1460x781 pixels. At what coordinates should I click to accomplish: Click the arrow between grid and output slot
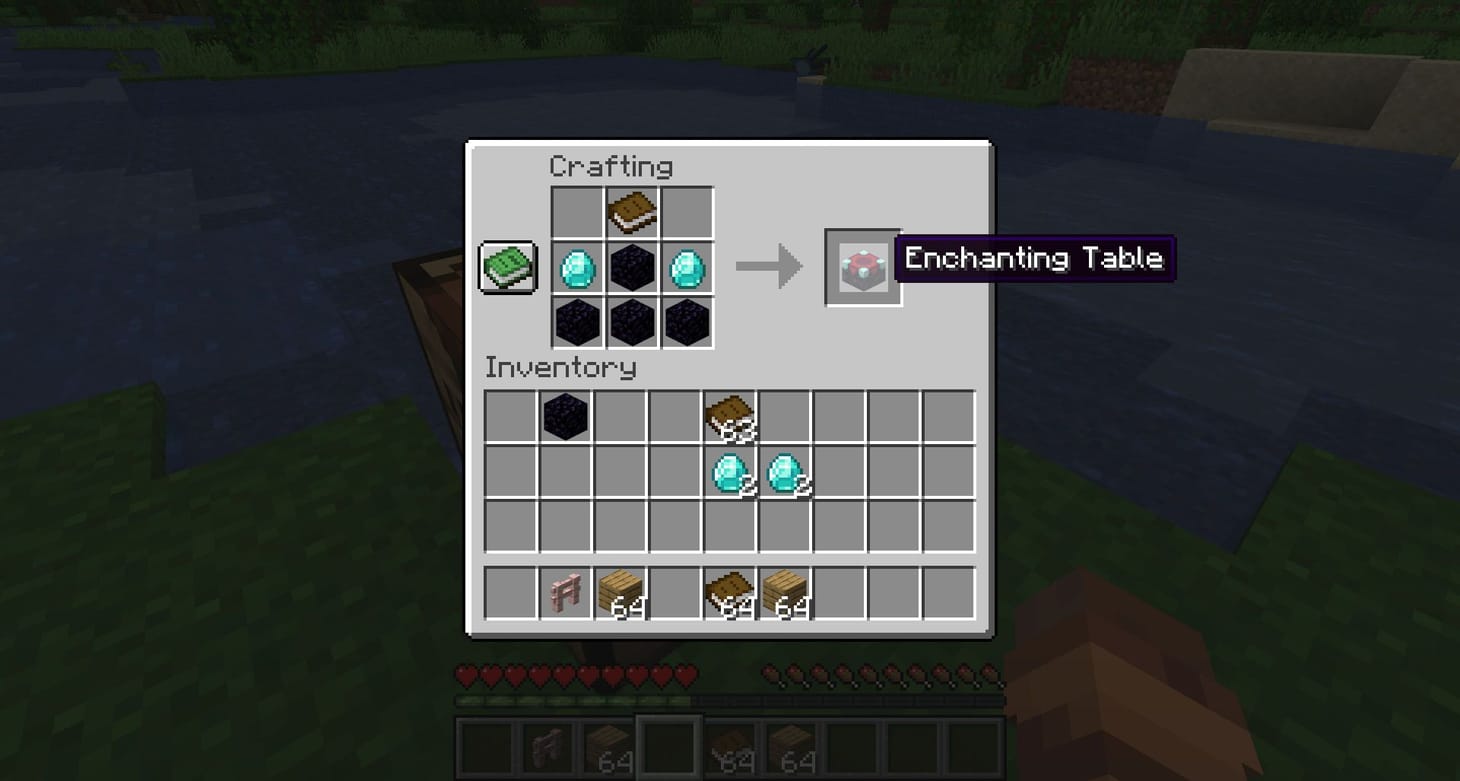pos(770,265)
